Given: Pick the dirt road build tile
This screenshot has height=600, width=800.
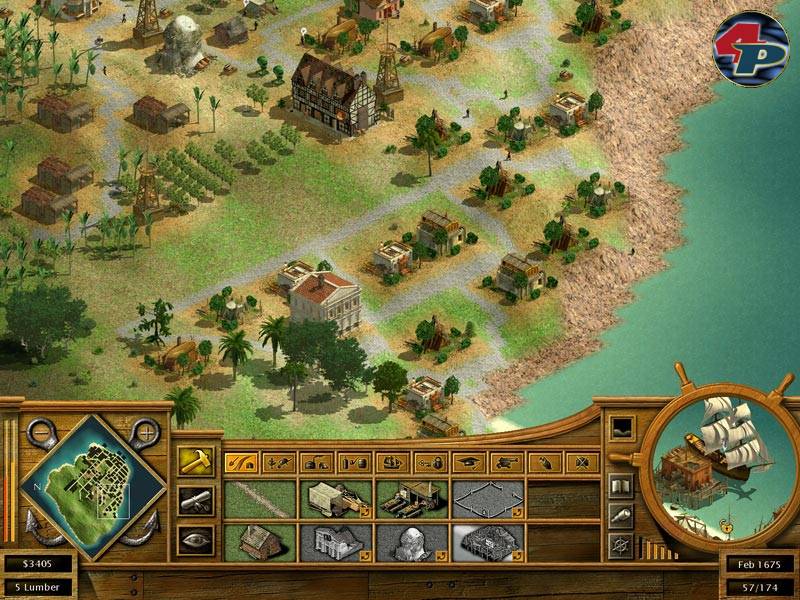Looking at the screenshot, I should [261, 499].
